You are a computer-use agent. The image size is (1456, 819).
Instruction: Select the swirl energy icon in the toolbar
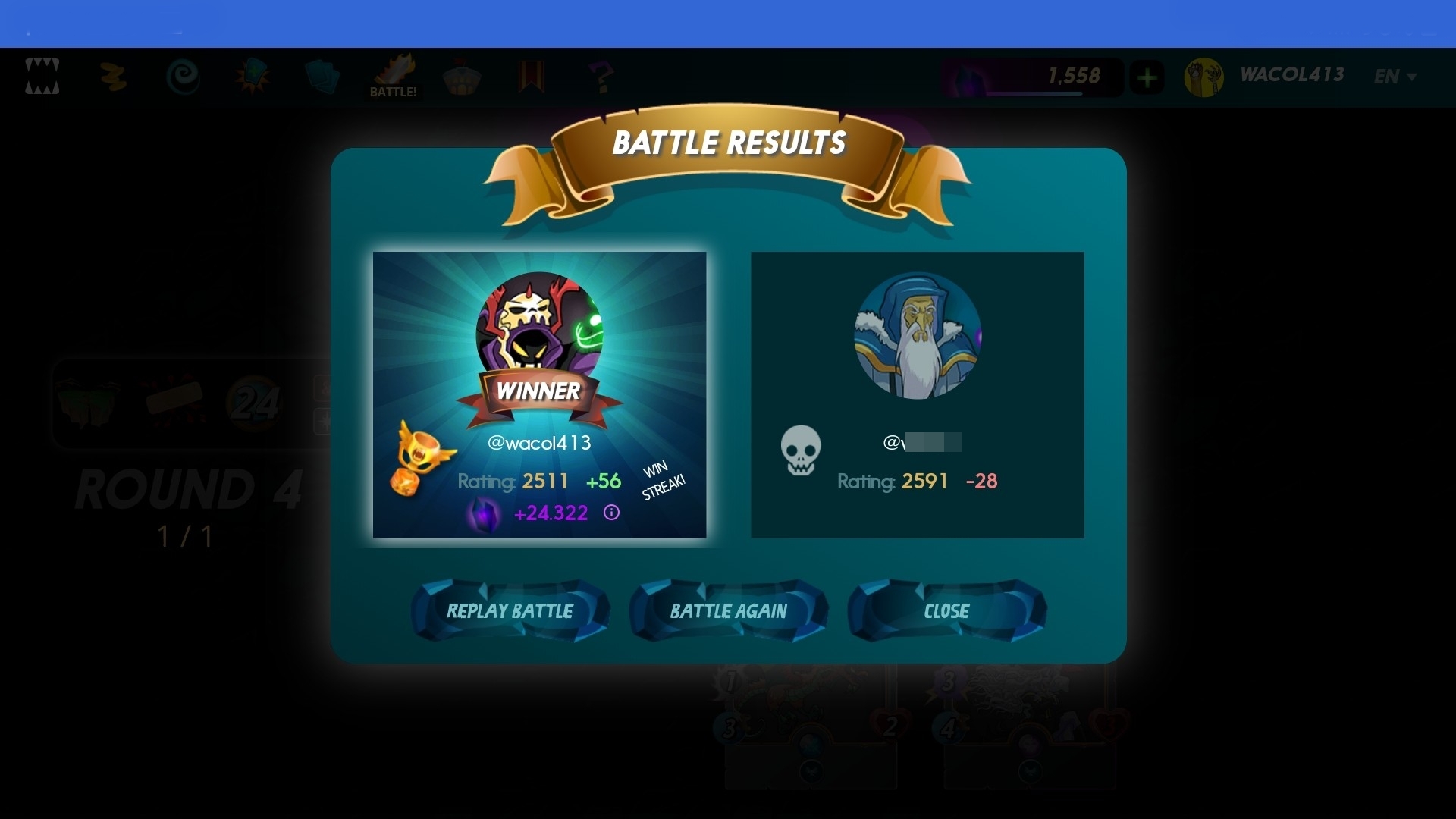(x=184, y=76)
